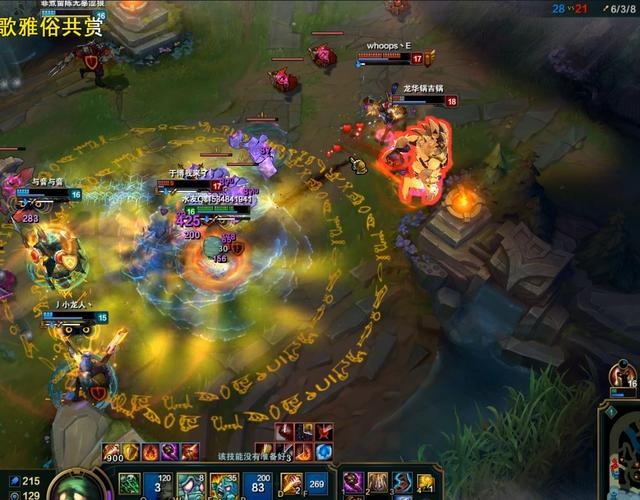
Task: Select the ability showing an 83 cooldown
Action: (x=257, y=485)
